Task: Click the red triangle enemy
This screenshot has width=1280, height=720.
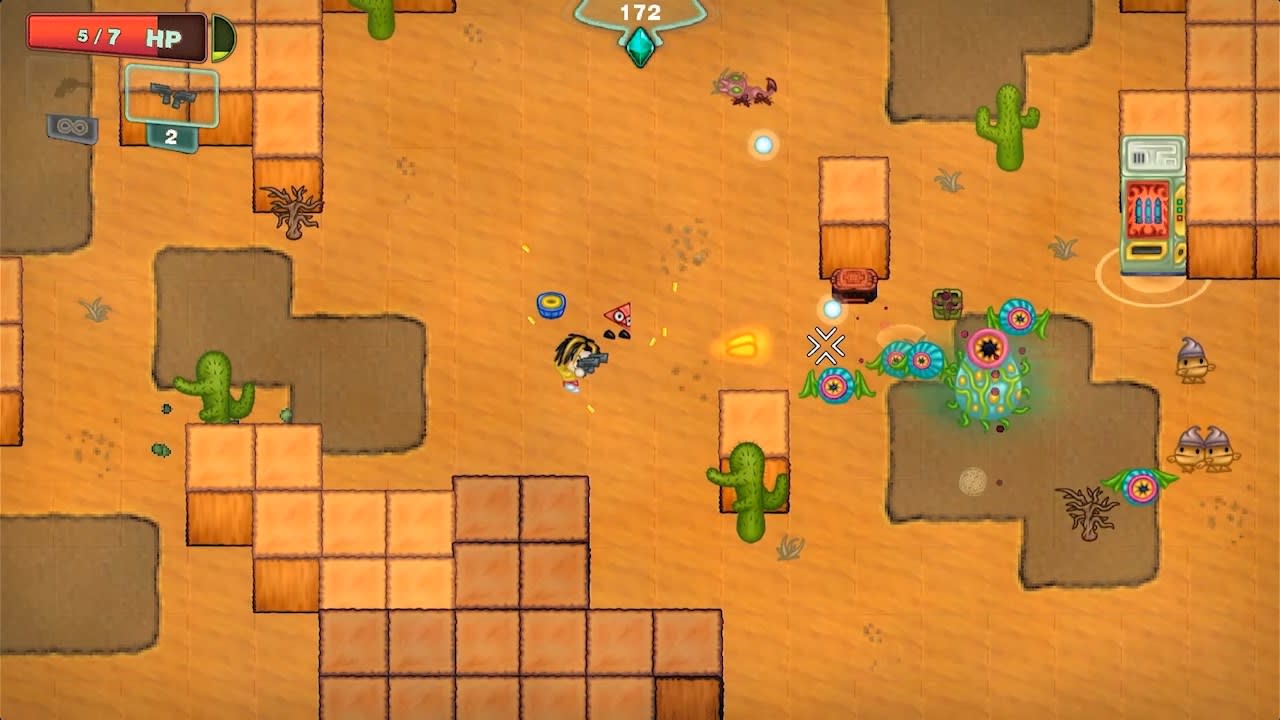Action: click(617, 315)
